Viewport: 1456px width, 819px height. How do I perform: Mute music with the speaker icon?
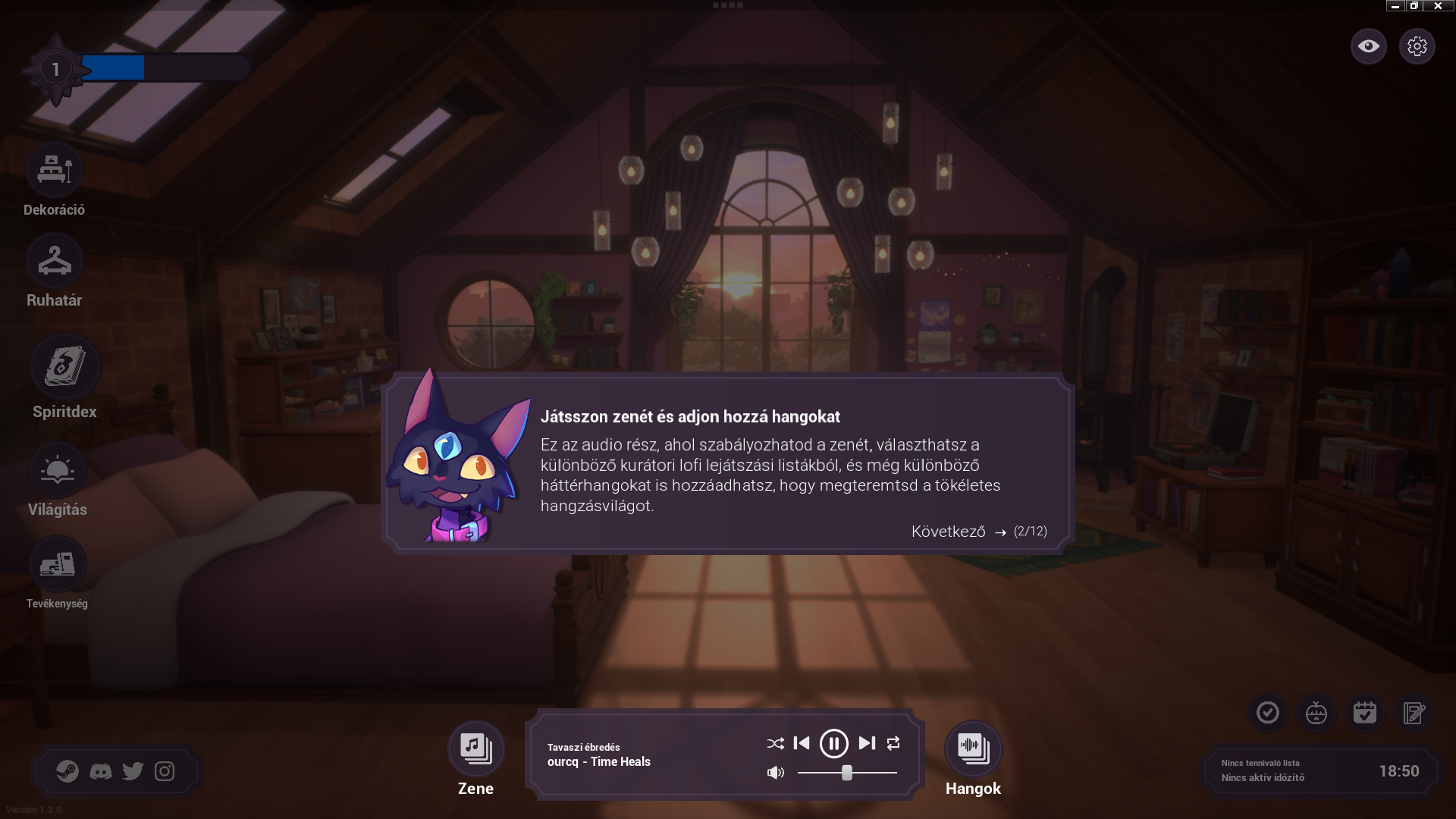pos(775,773)
